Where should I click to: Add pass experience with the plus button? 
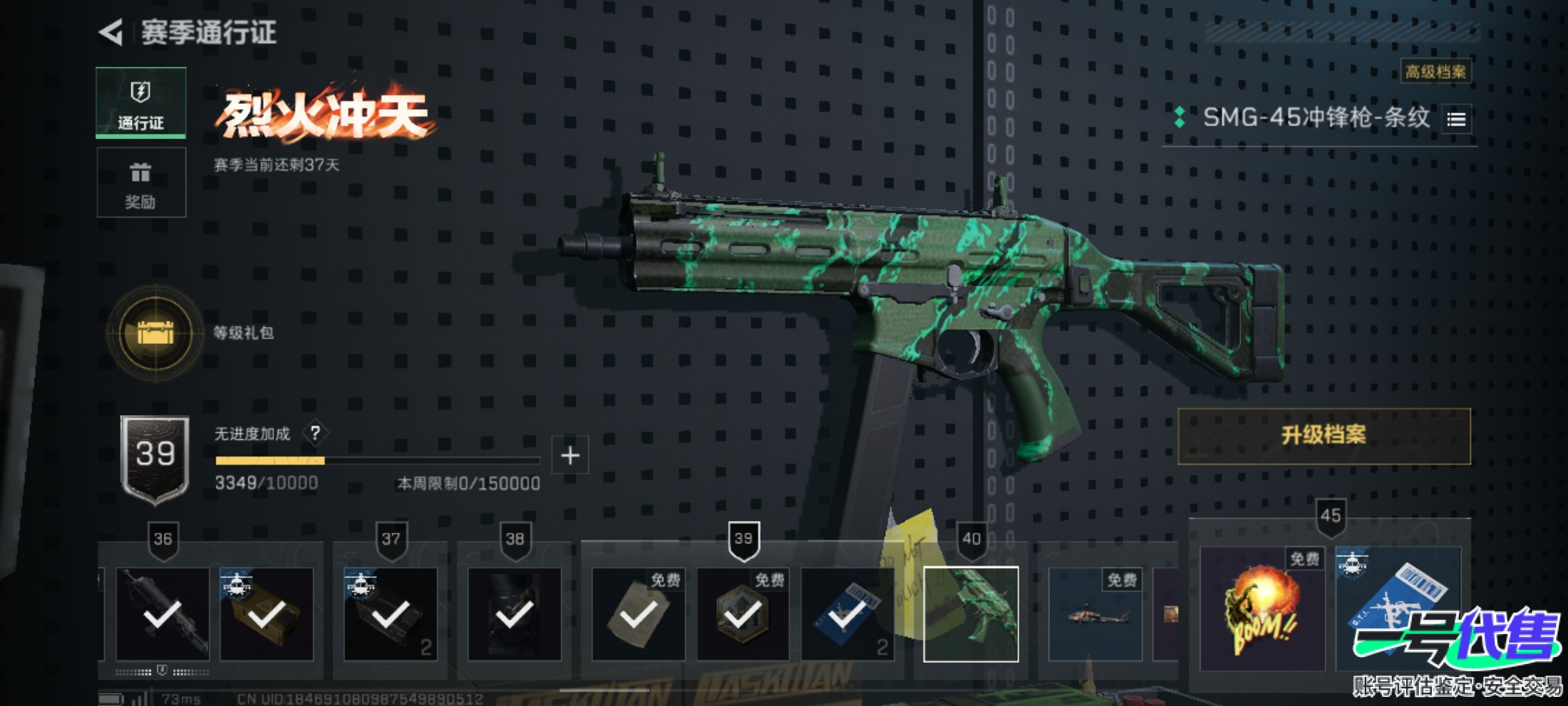click(x=570, y=455)
